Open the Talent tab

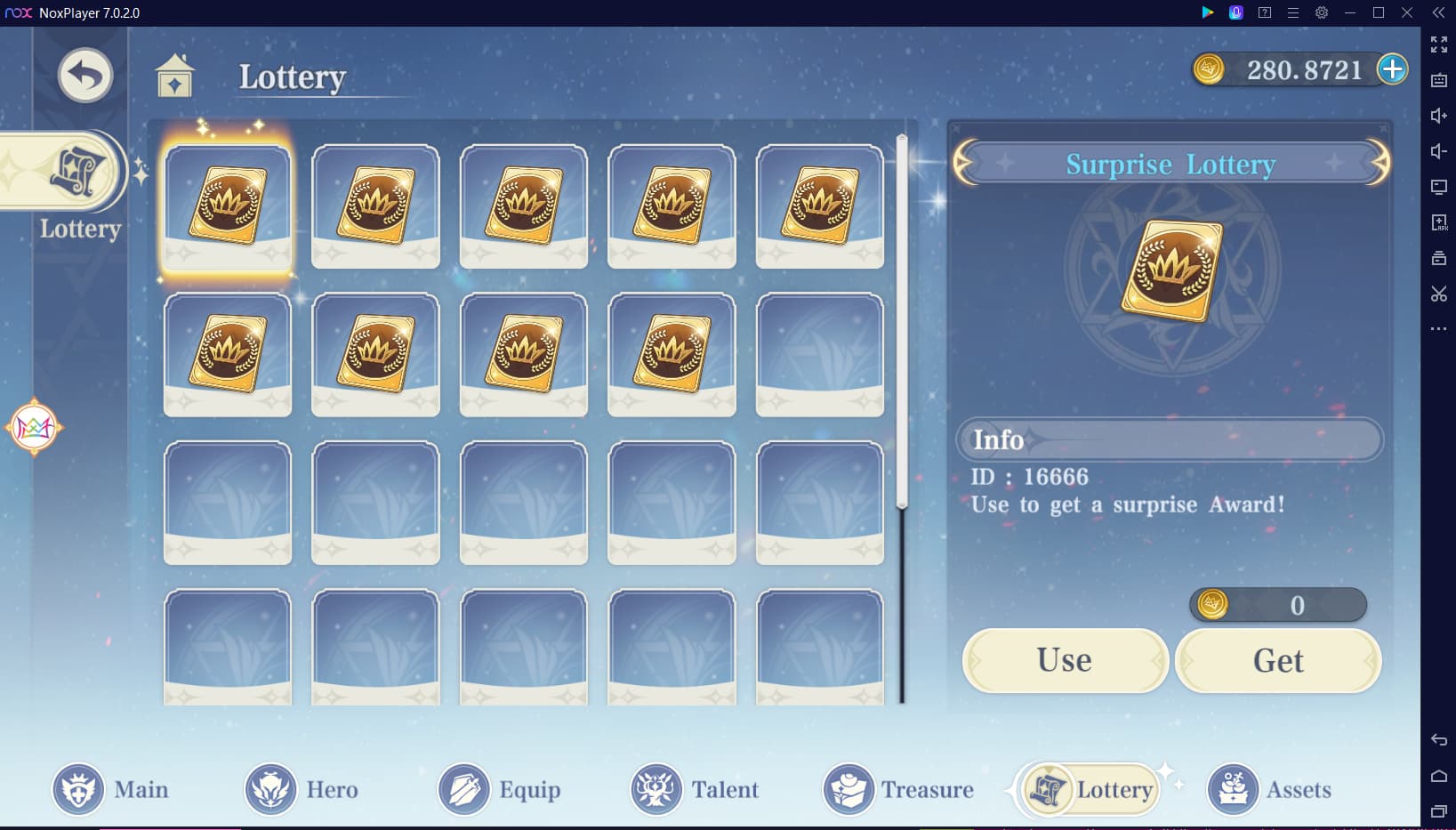click(695, 789)
